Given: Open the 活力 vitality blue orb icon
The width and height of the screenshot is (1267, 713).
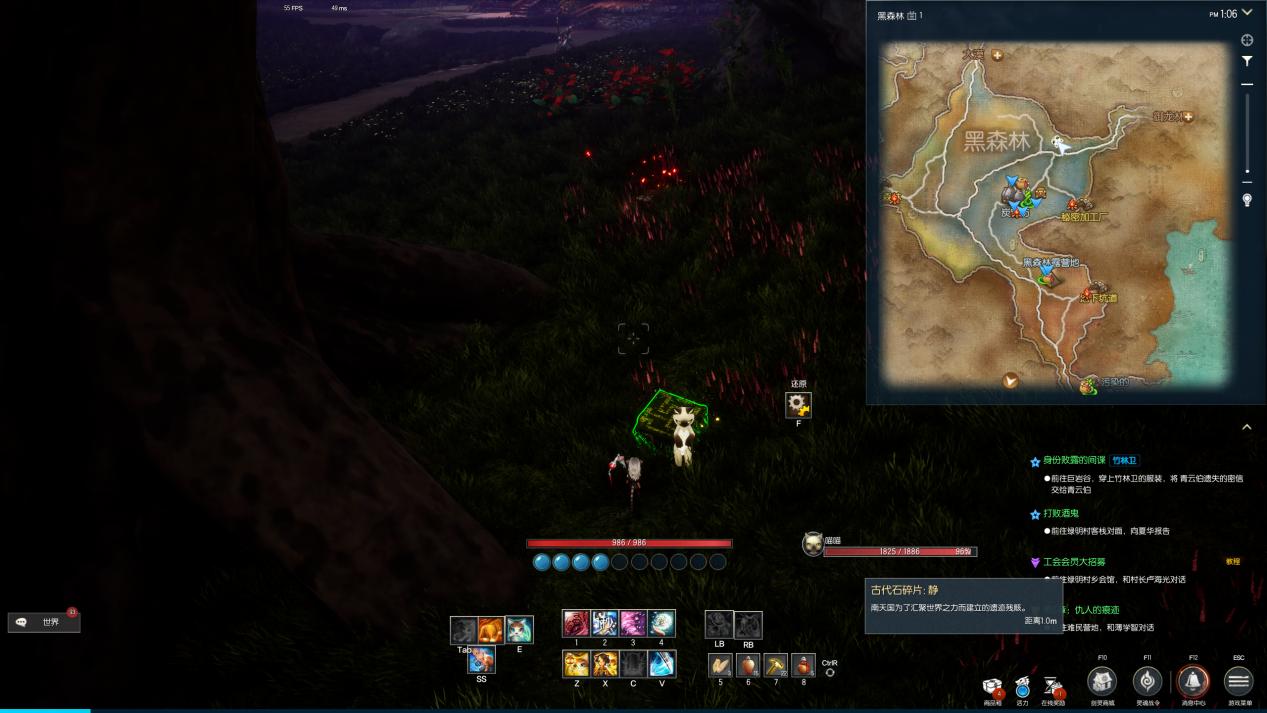Looking at the screenshot, I should pyautogui.click(x=1022, y=687).
